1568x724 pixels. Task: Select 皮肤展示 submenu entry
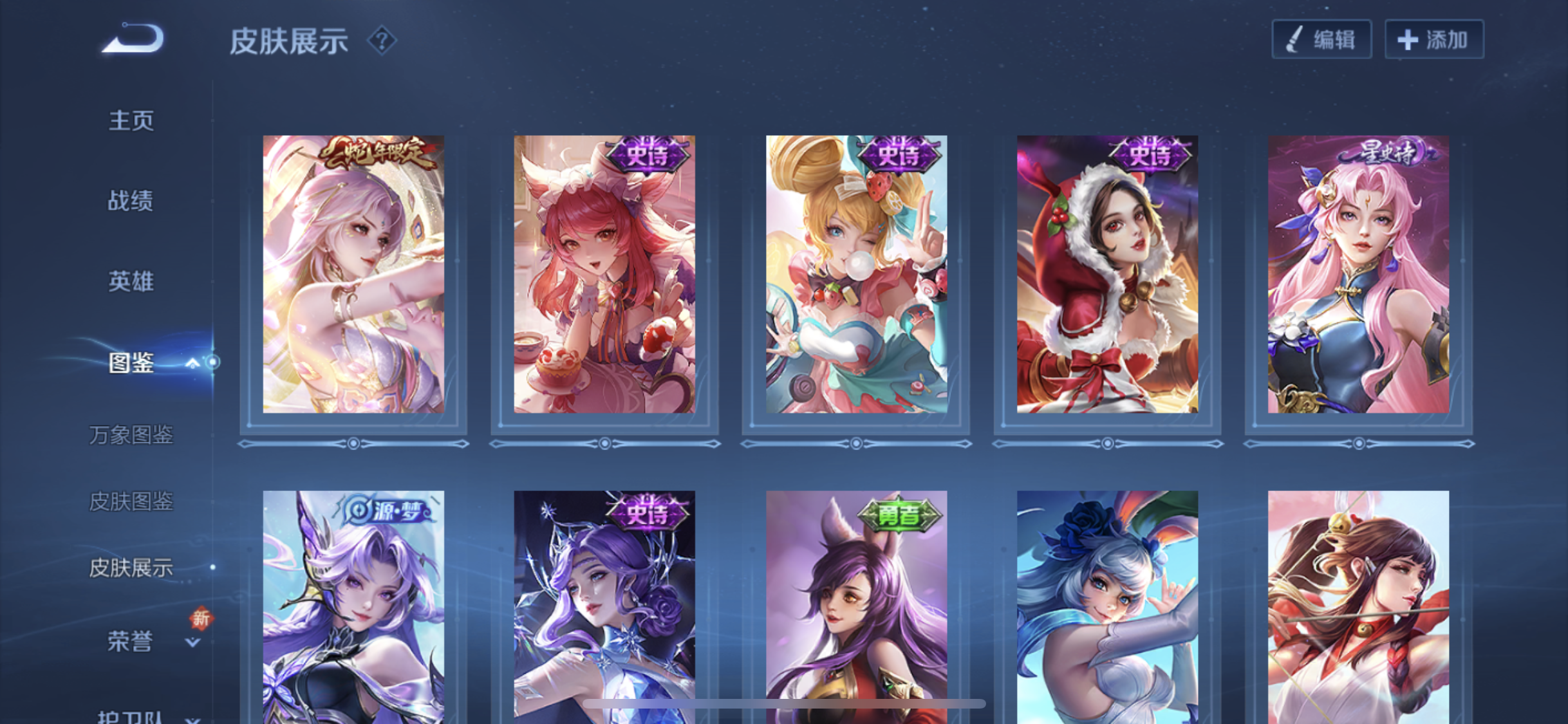[x=131, y=568]
